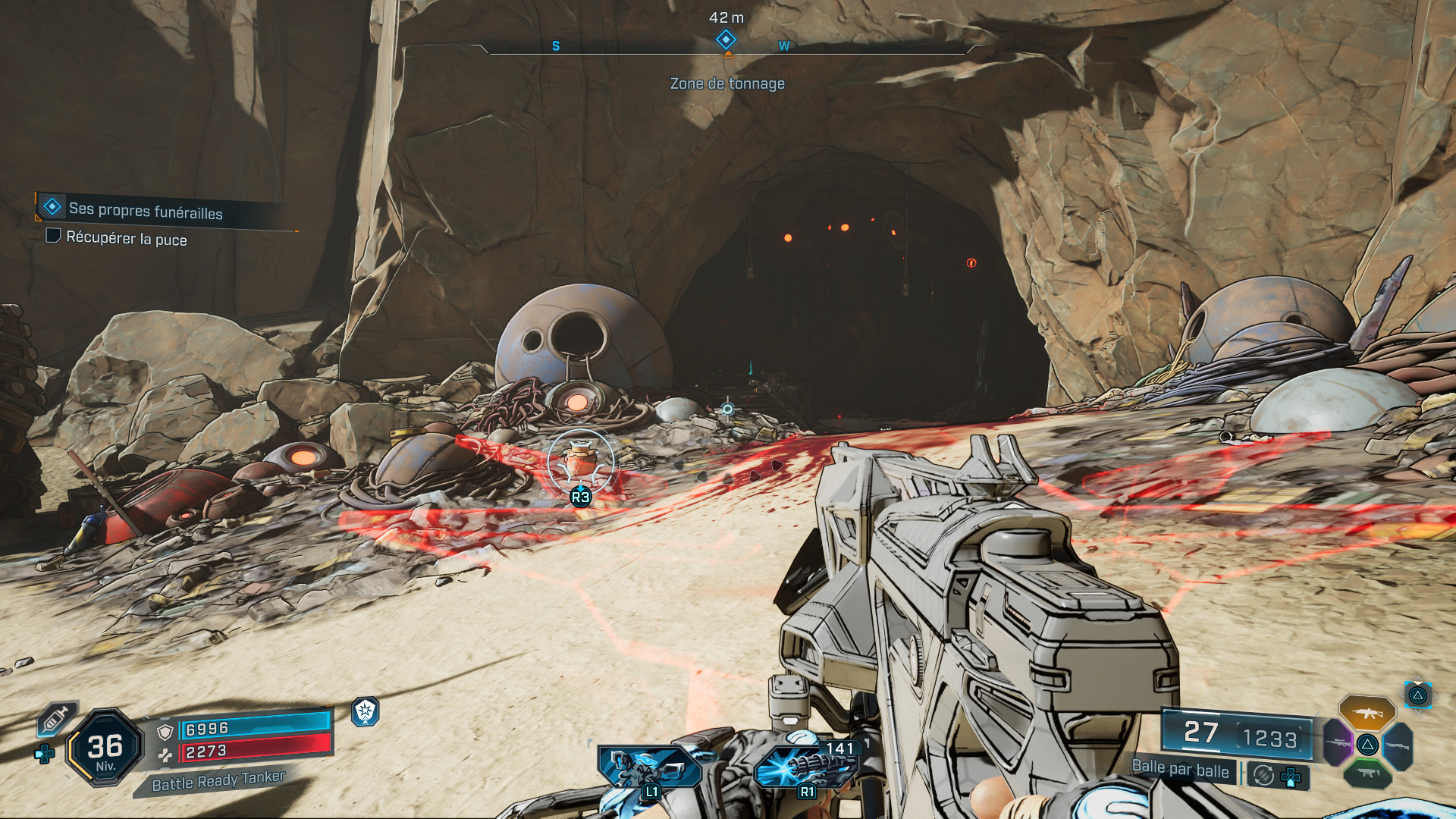Switch the "Balle par balle" fire mode
The height and width of the screenshot is (819, 1456).
click(1180, 769)
